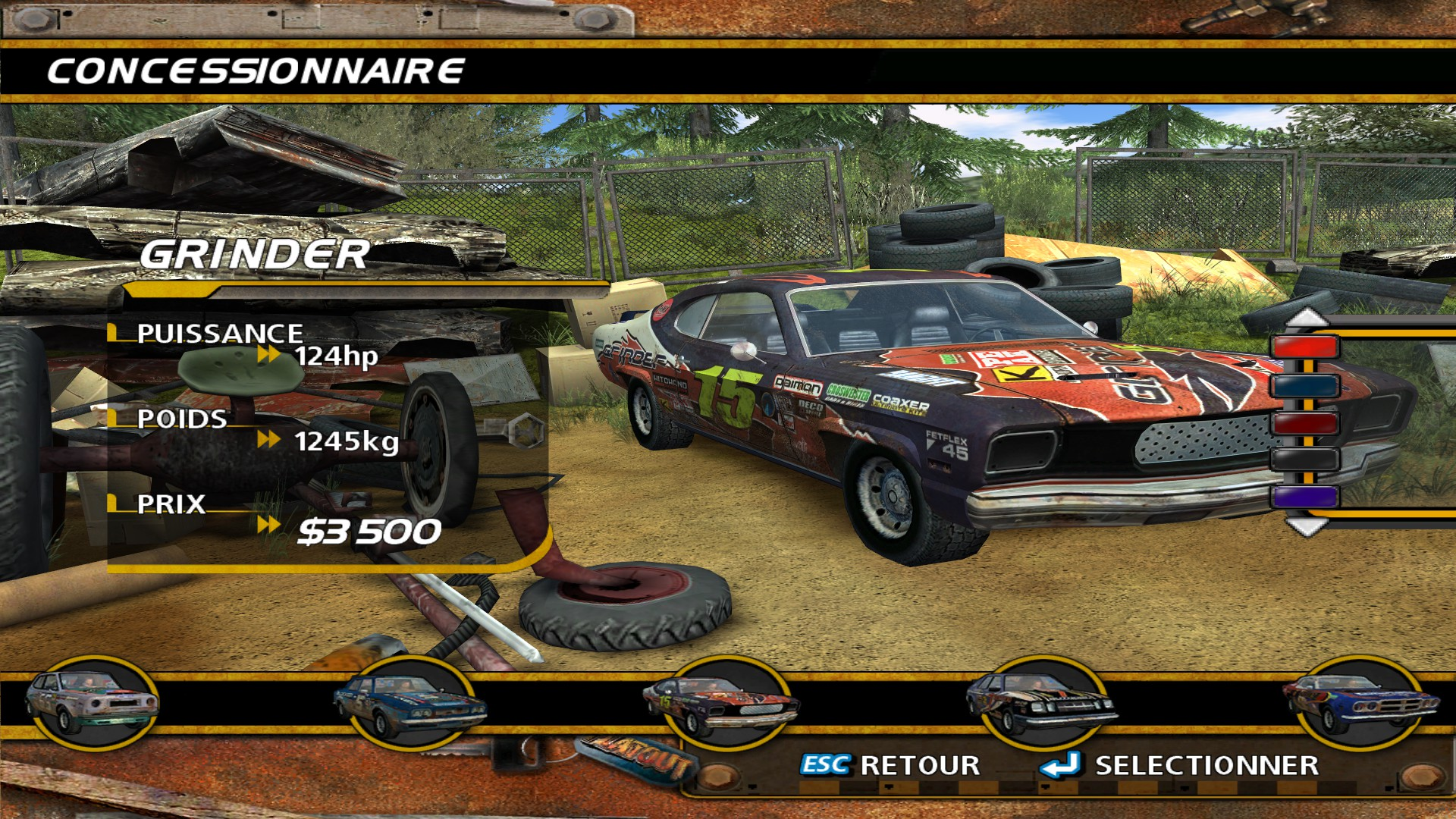Click the up arrow above color swatches
Viewport: 1456px width, 819px height.
click(1306, 318)
